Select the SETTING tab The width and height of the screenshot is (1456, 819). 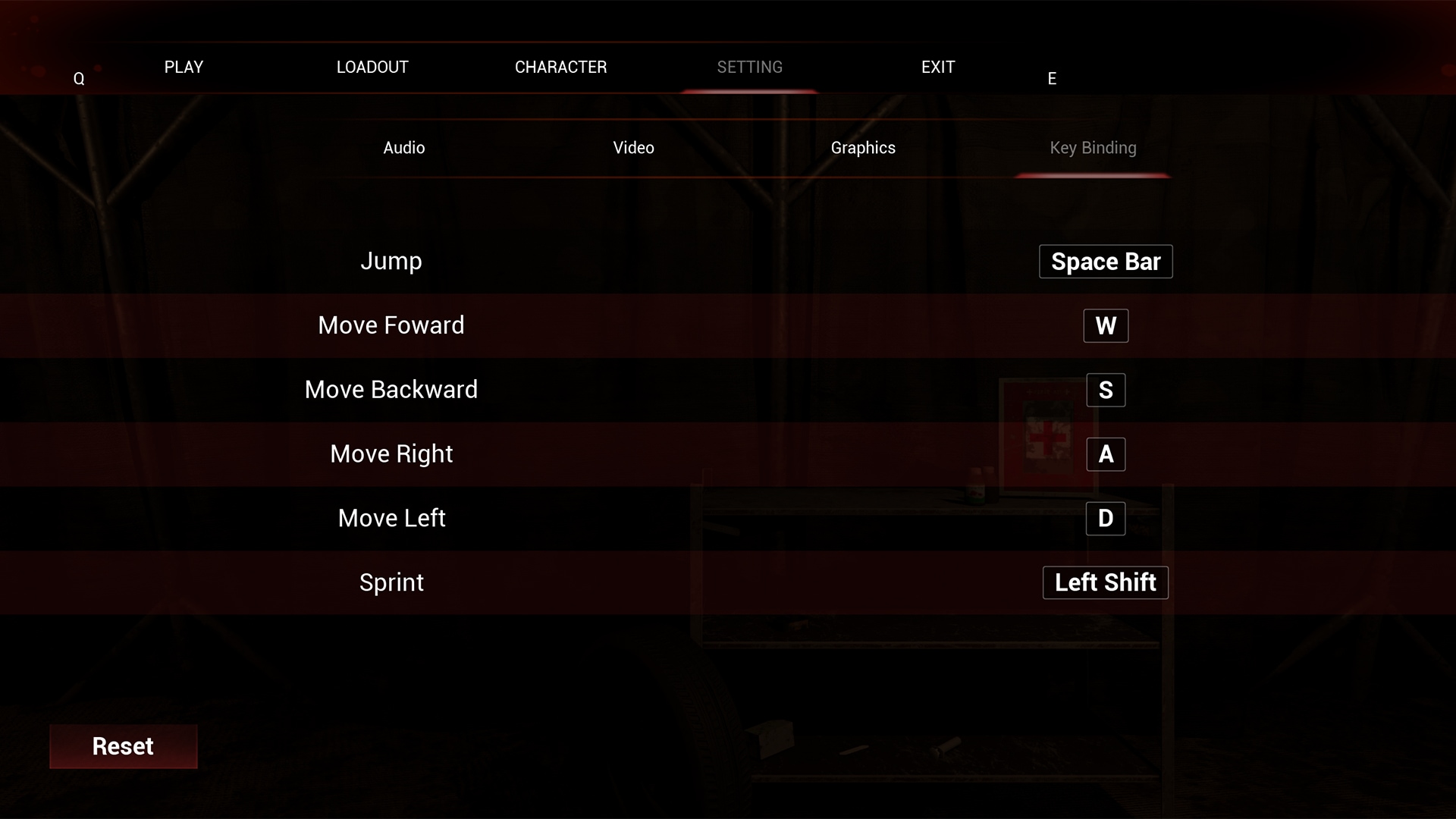pos(749,67)
